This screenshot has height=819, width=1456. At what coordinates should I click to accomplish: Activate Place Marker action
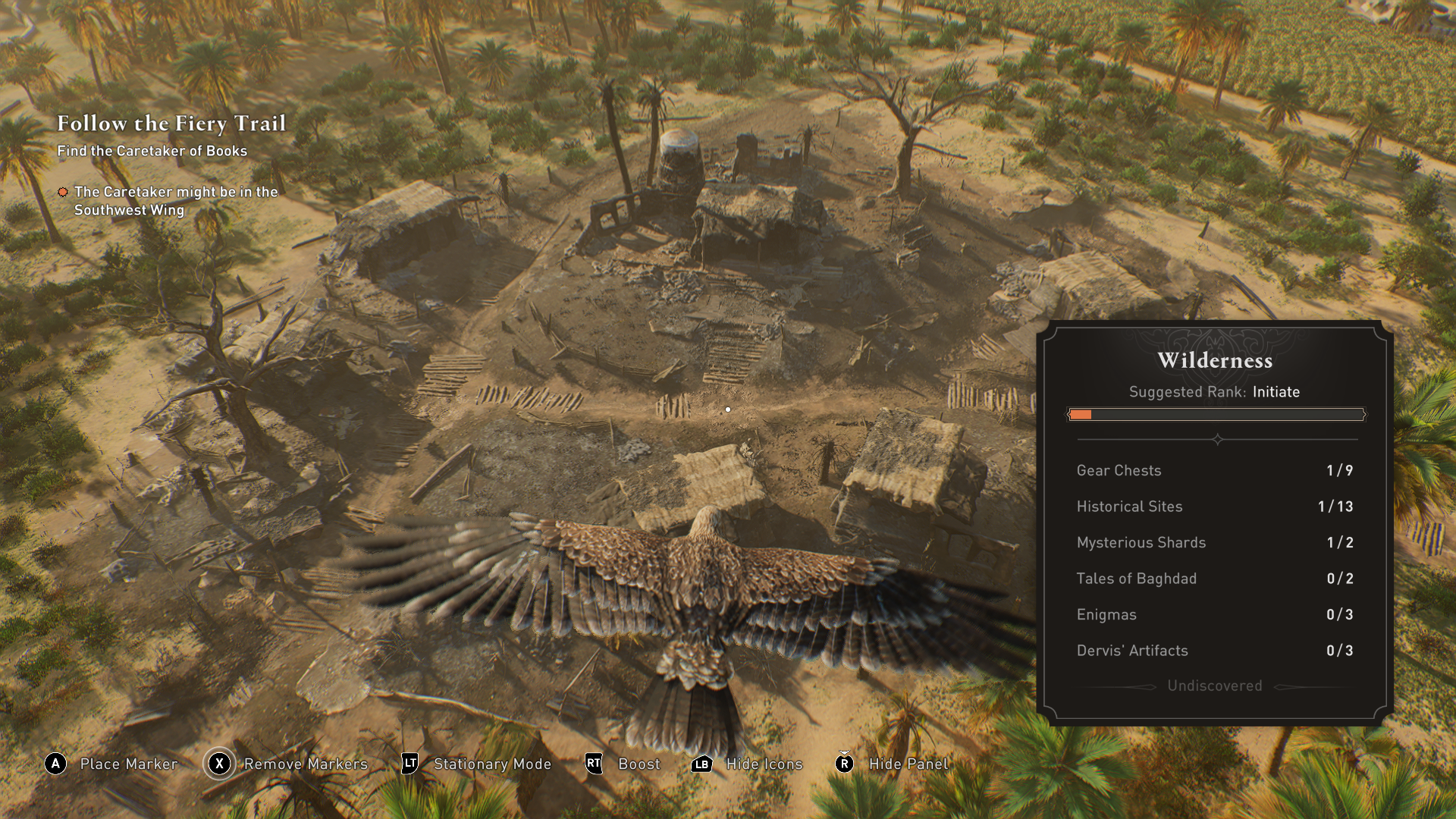coord(127,764)
